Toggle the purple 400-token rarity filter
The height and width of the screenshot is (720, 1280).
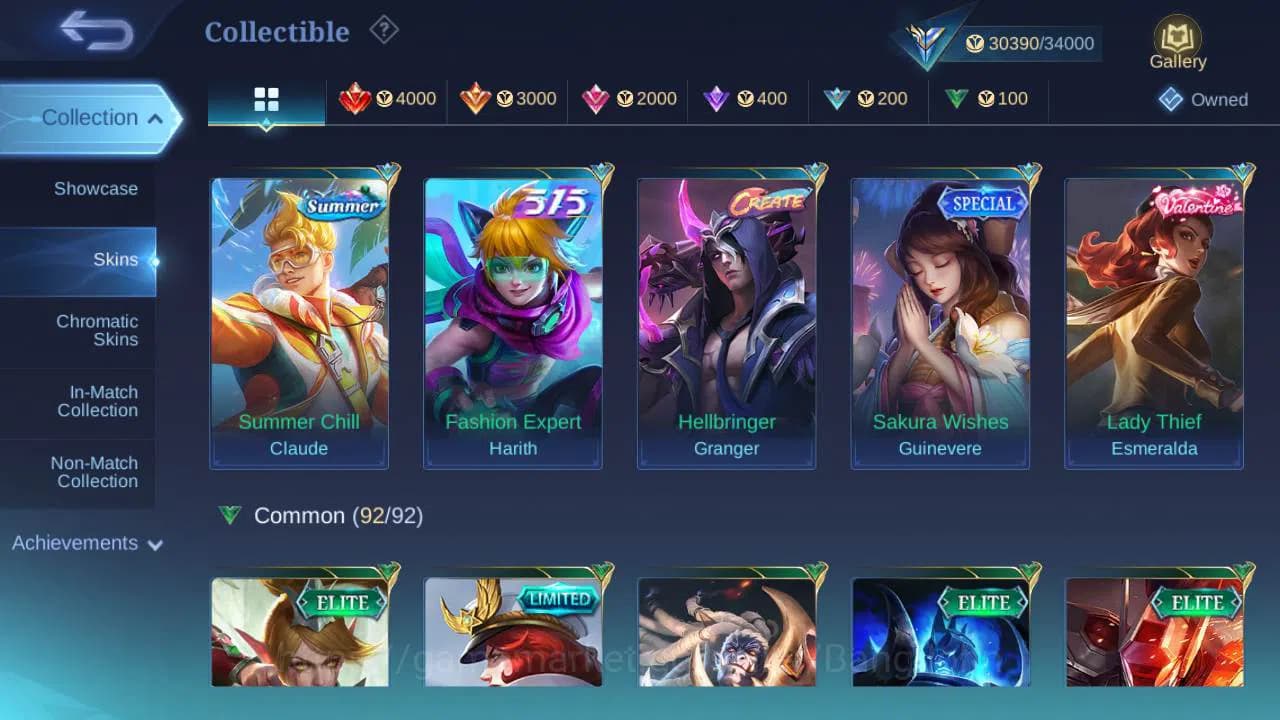[718, 99]
